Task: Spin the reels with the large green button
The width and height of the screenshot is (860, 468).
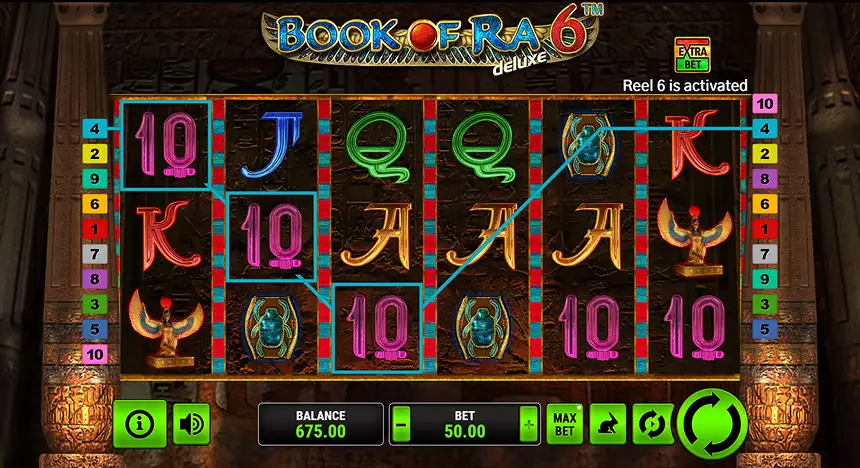Action: [711, 423]
